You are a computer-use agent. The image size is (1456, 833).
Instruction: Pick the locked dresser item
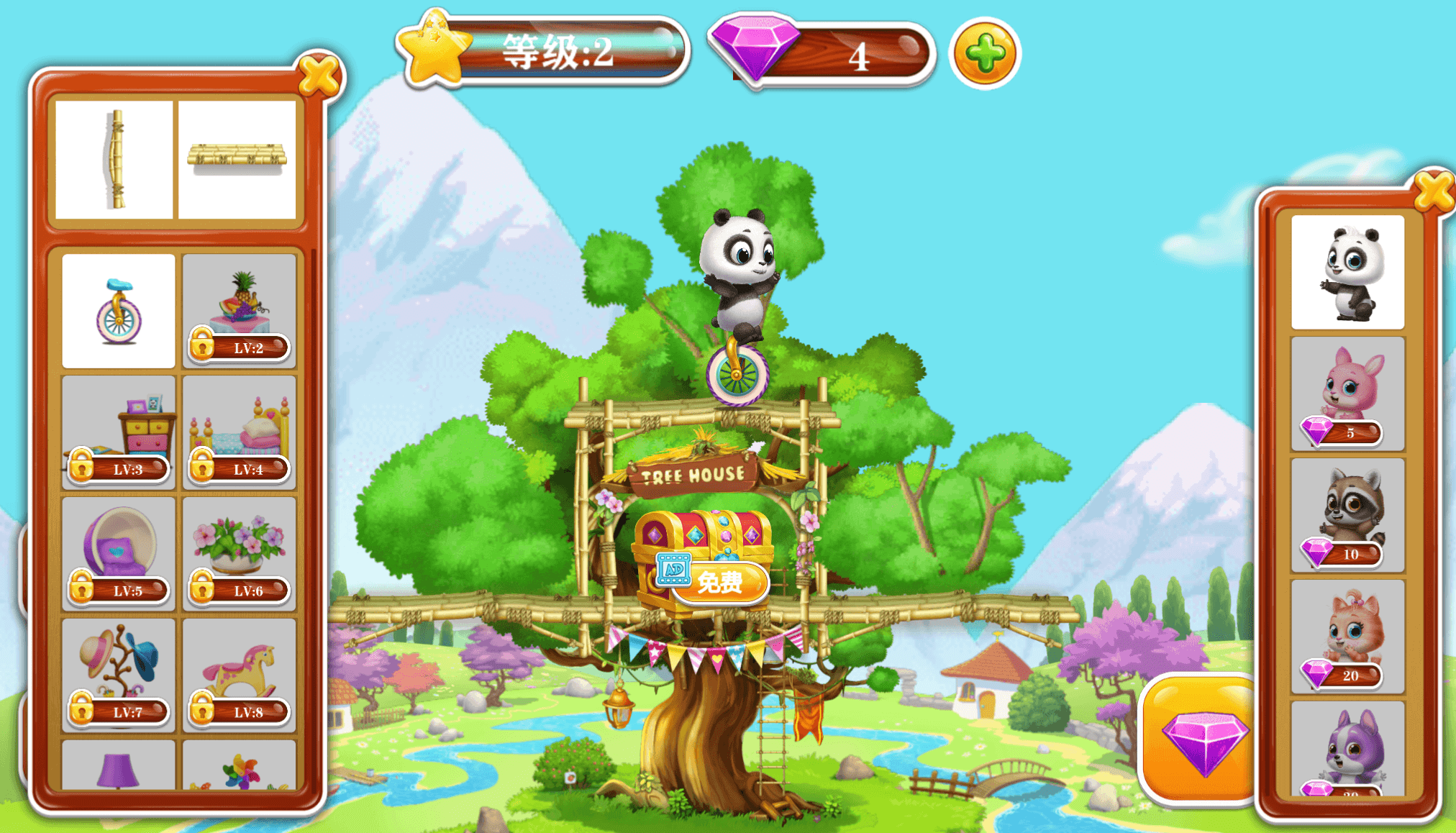(119, 432)
